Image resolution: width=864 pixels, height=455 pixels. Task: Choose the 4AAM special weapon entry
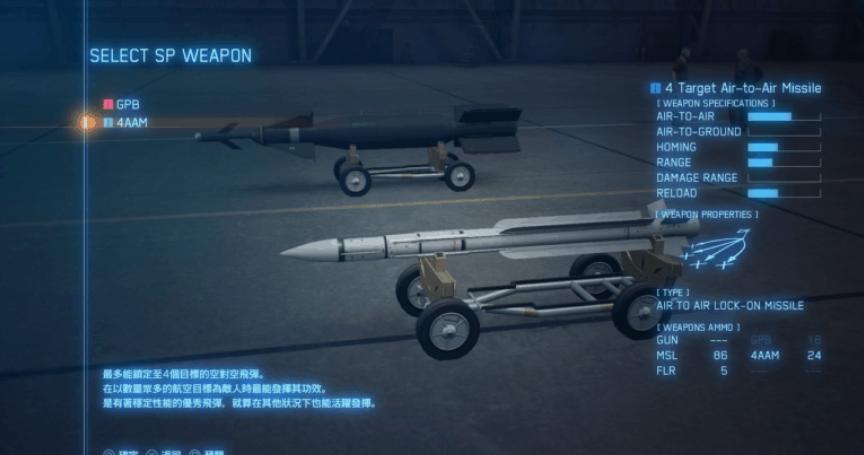132,122
